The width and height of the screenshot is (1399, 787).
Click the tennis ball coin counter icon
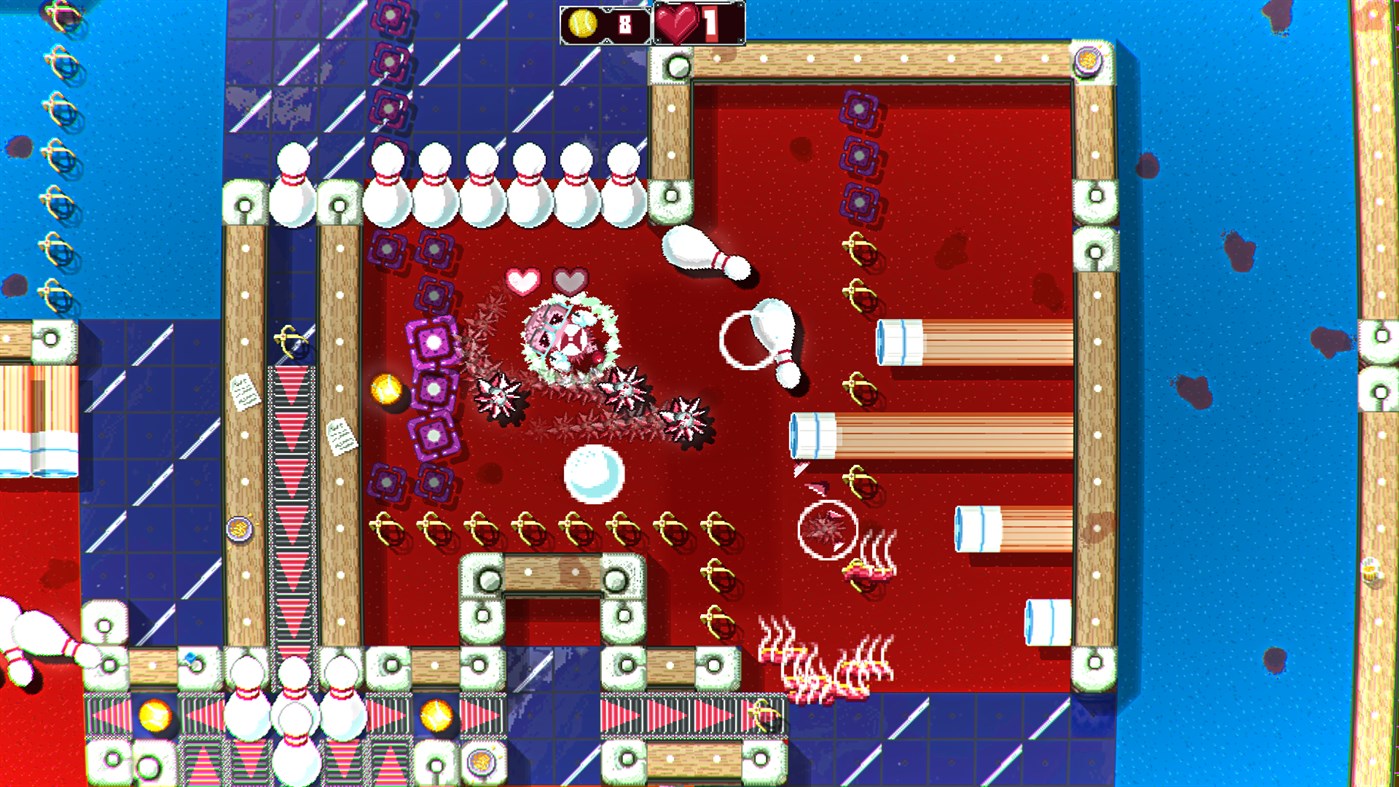(x=582, y=22)
